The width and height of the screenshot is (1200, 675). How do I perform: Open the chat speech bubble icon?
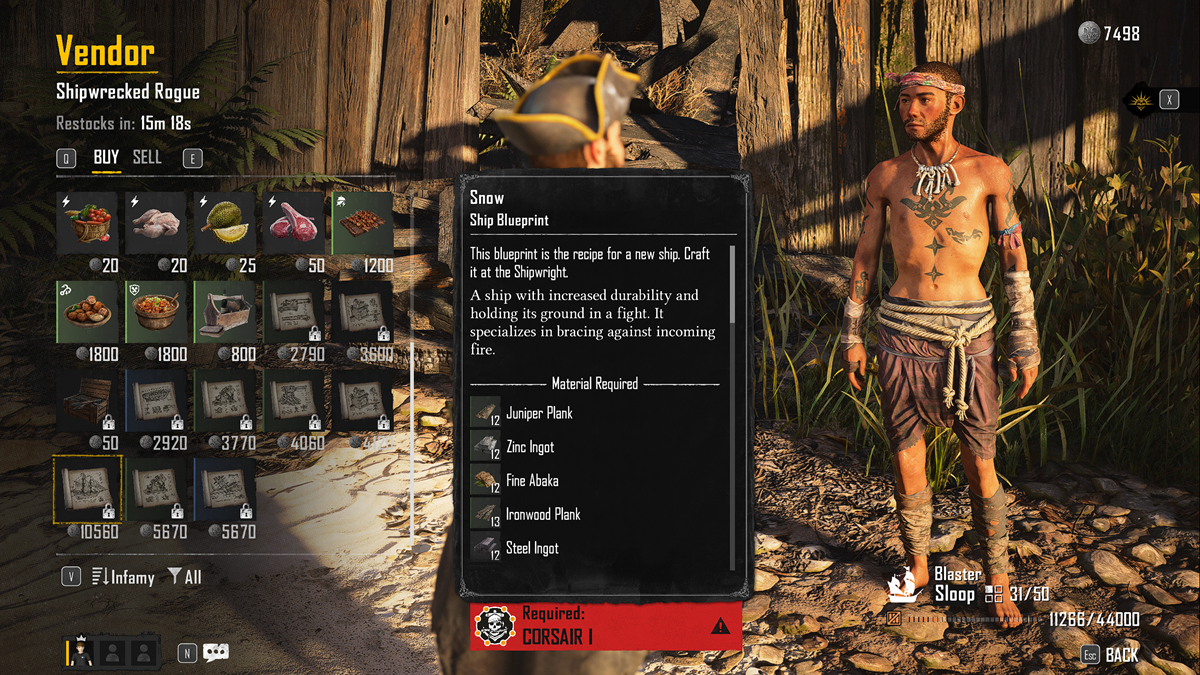click(216, 653)
